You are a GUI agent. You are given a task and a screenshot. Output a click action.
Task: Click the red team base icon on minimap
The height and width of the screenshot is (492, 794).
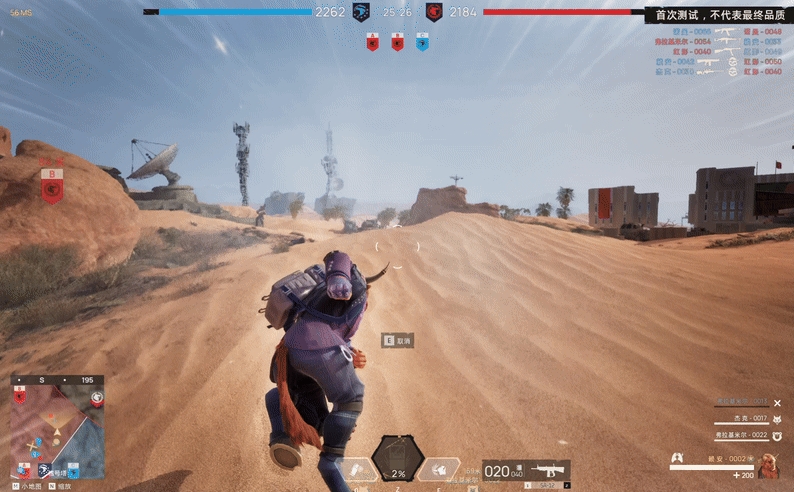click(x=96, y=397)
